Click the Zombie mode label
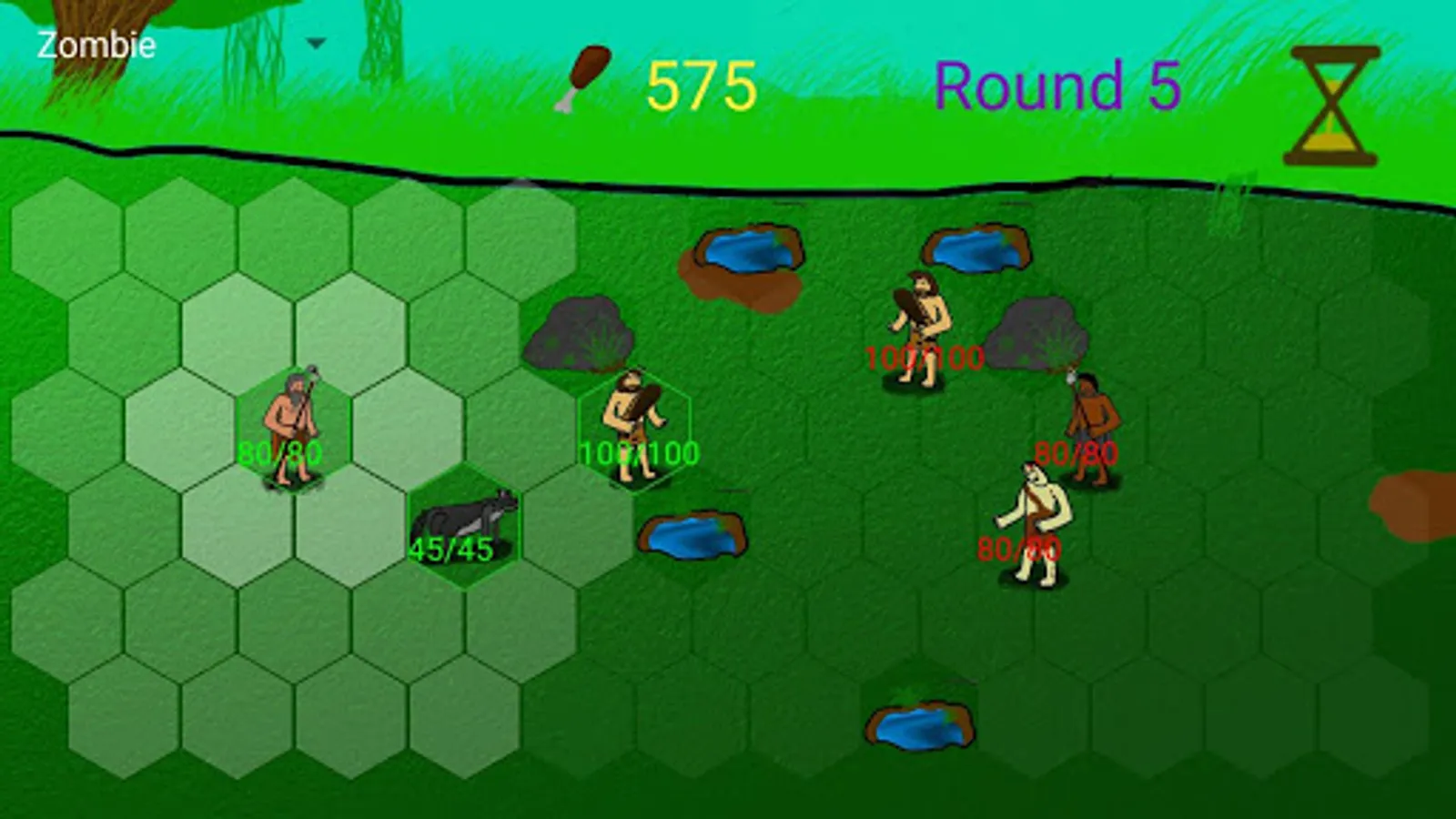Screen dimensions: 1456x819 pos(95,42)
